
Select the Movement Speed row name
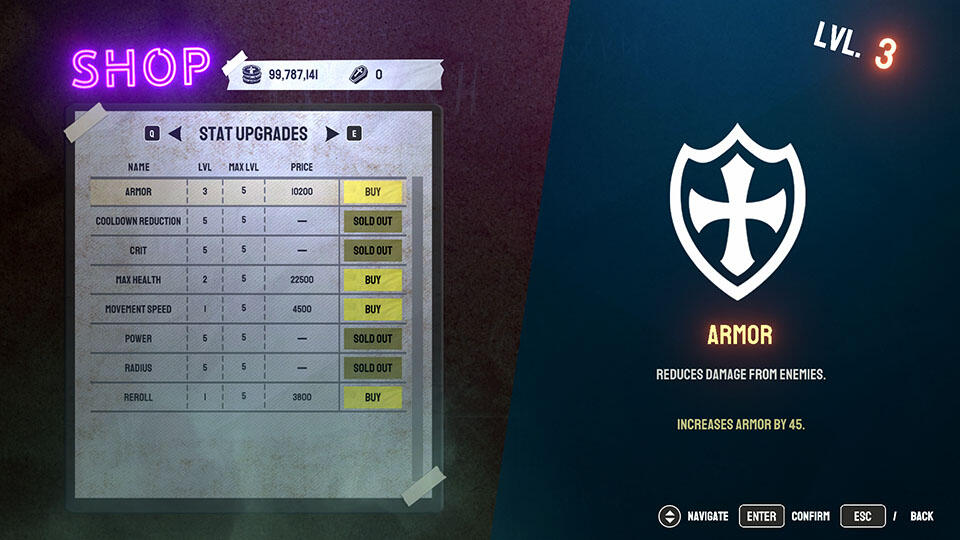click(x=139, y=309)
